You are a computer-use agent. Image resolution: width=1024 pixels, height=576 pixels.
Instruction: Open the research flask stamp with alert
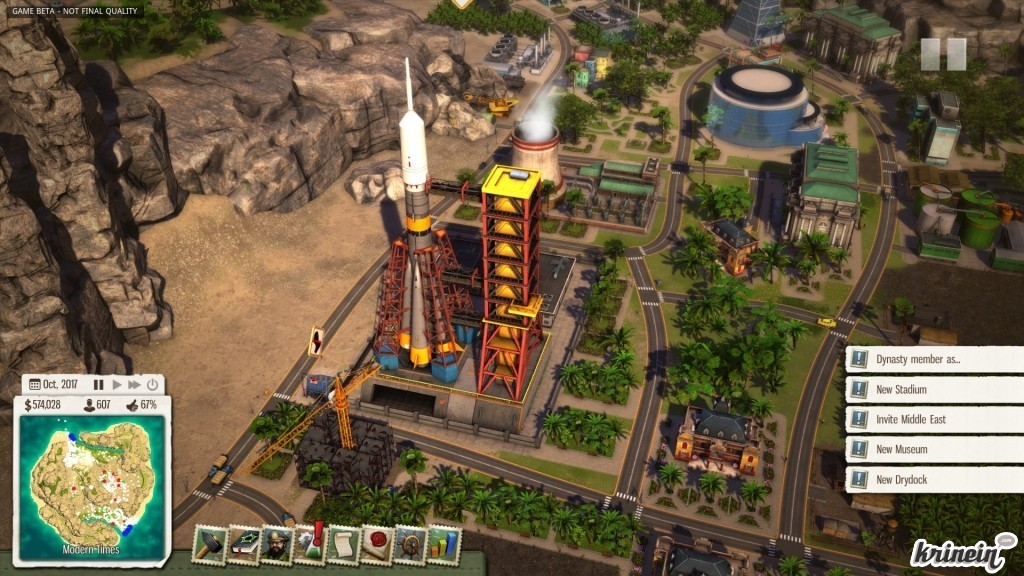point(311,545)
